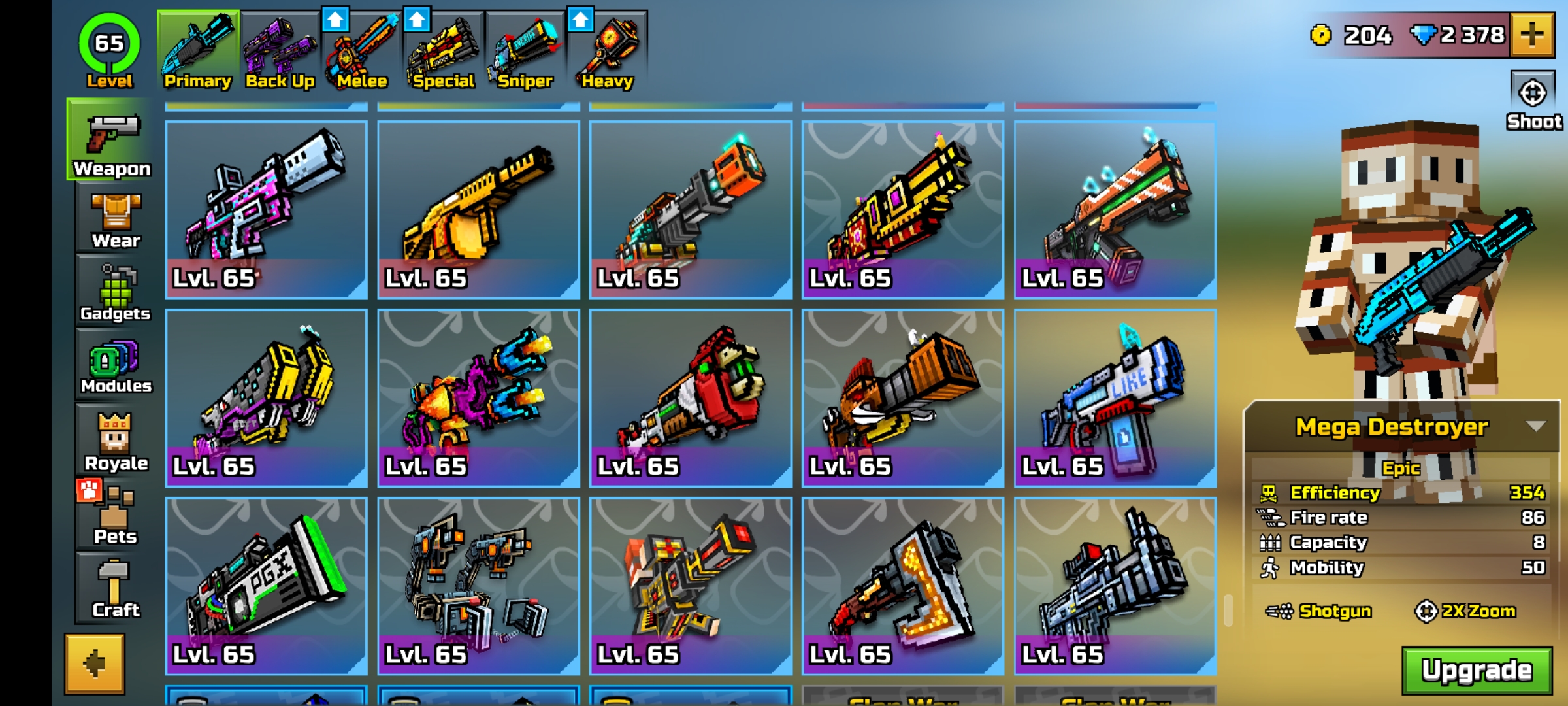Toggle the upgrade arrow on Melee tab
The width and height of the screenshot is (1568, 706).
335,20
